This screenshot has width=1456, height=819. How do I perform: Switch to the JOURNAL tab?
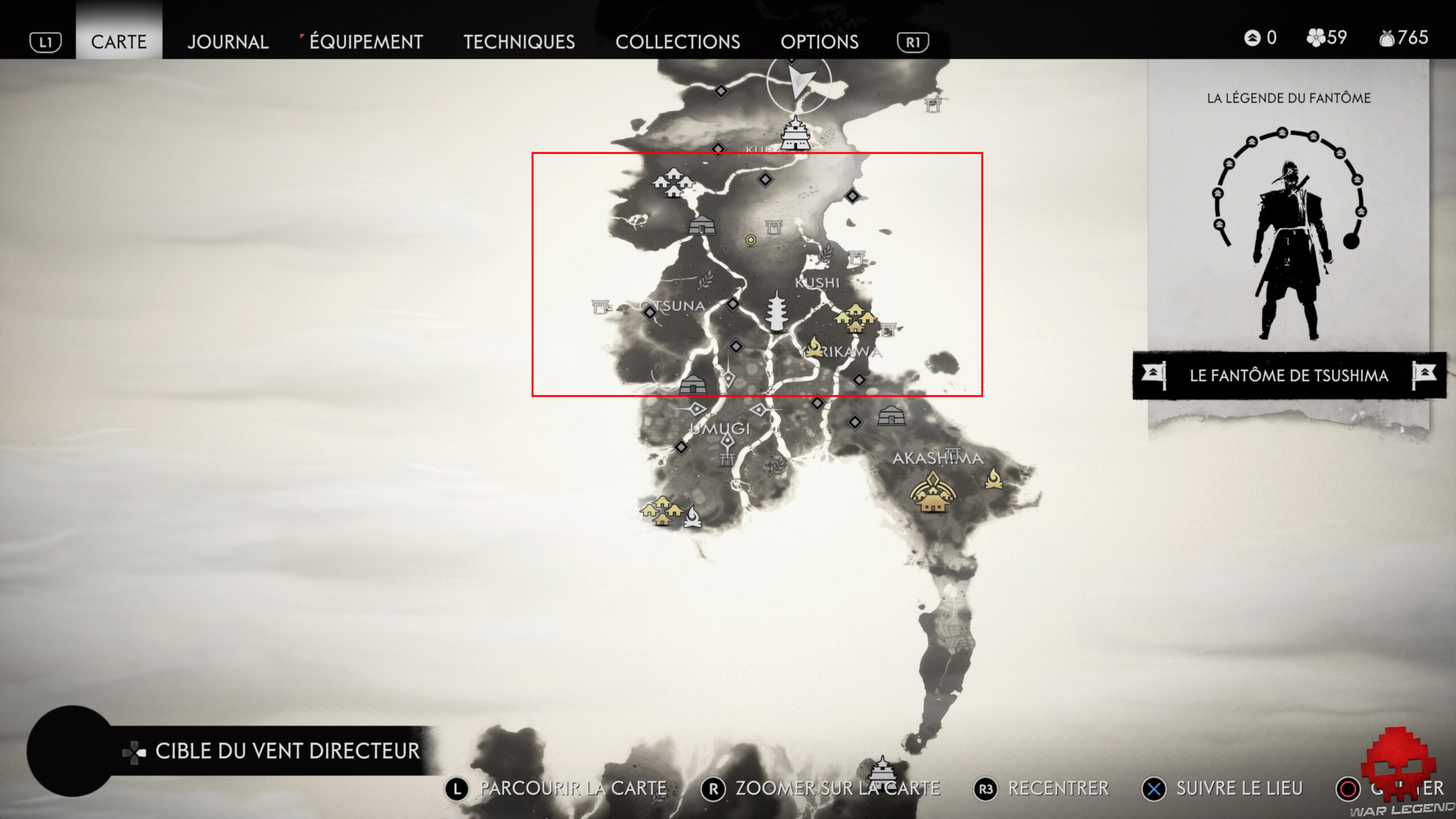[227, 42]
